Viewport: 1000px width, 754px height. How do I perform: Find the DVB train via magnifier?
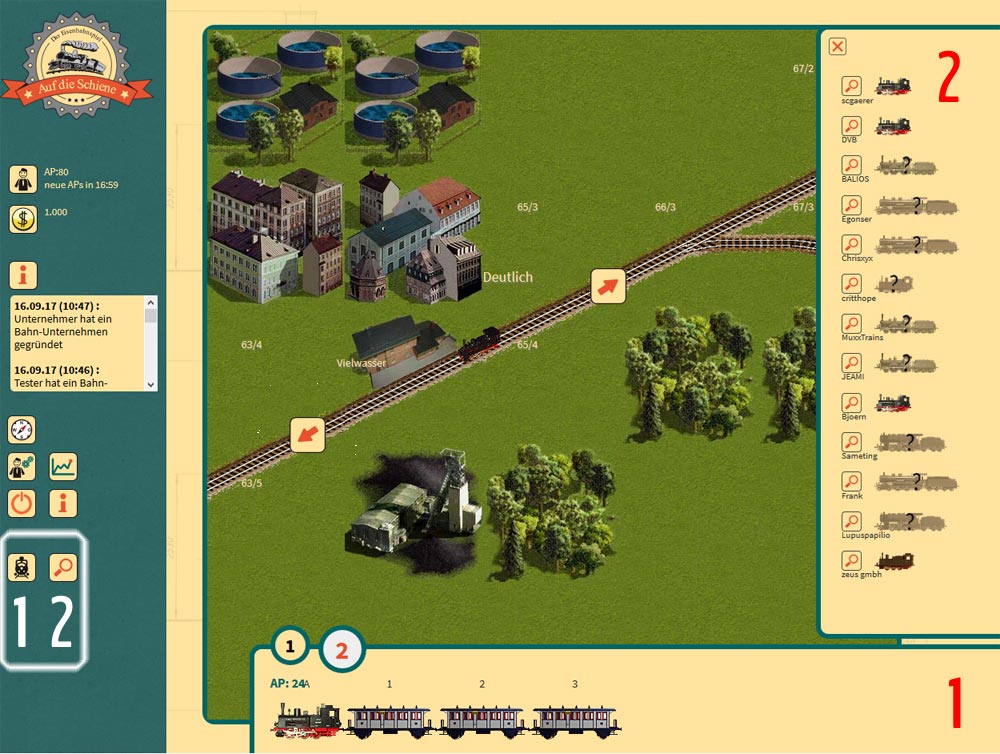point(851,126)
